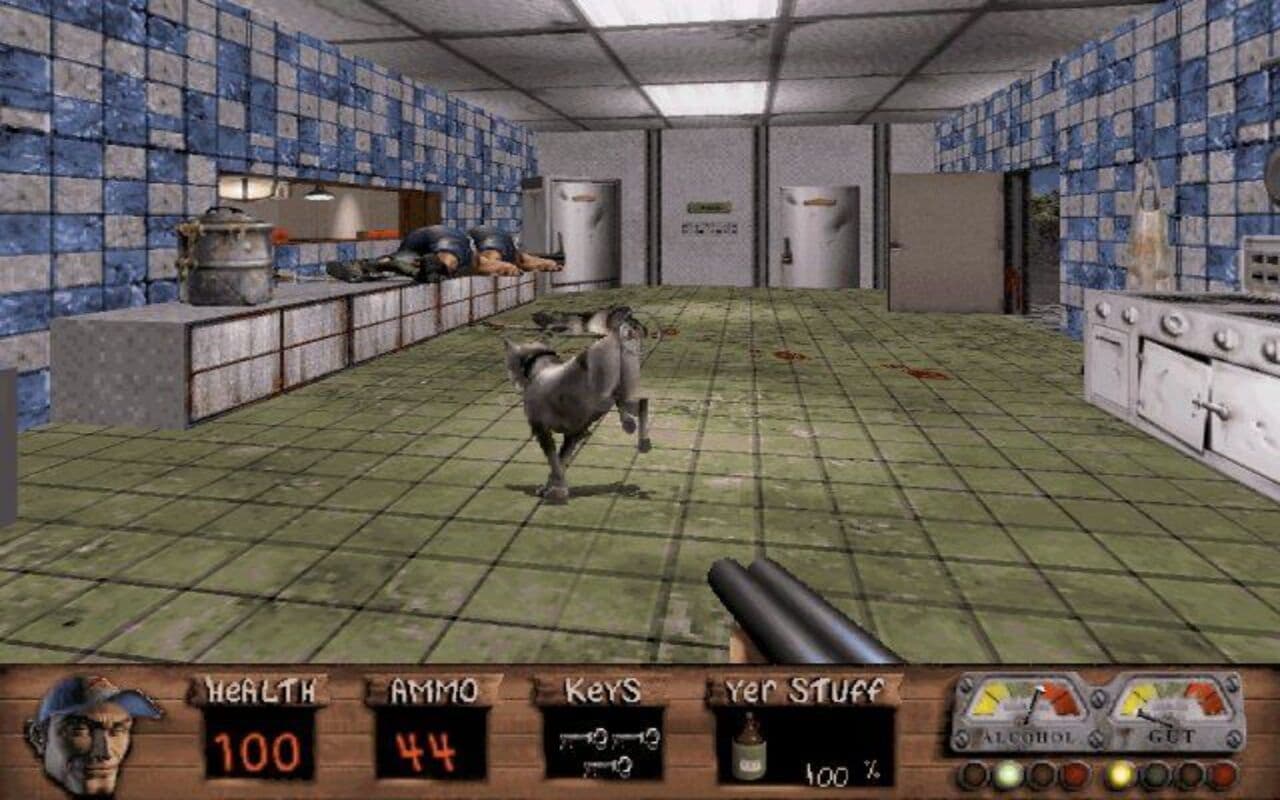
Task: Toggle the yellow lit indicator under Gut
Action: click(1119, 776)
